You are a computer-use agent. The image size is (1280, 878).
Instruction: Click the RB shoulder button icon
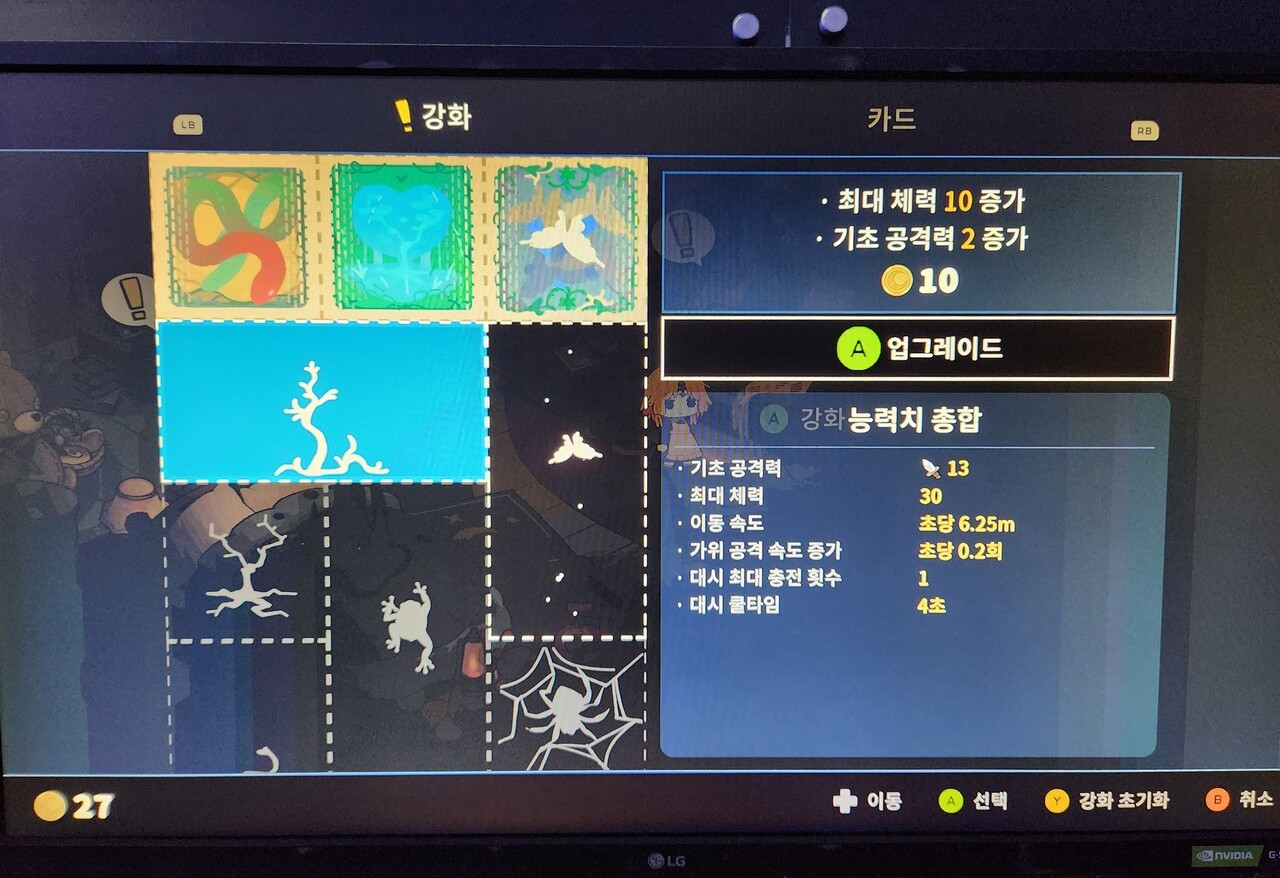(1147, 127)
